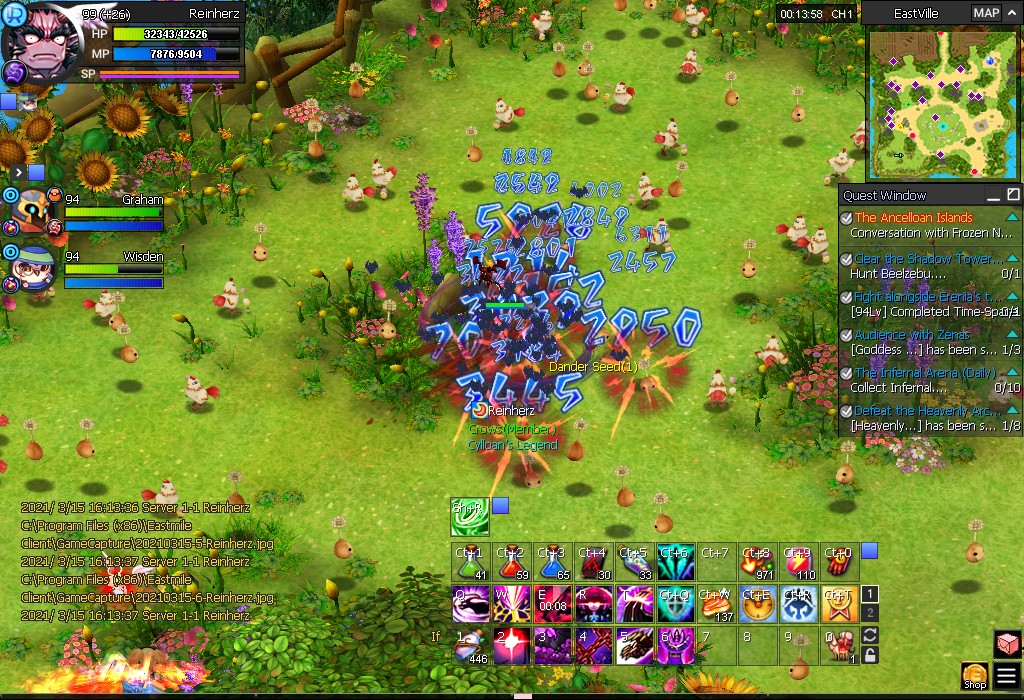The width and height of the screenshot is (1024, 700).
Task: Activate the Q skill on the hotbar
Action: (x=470, y=604)
